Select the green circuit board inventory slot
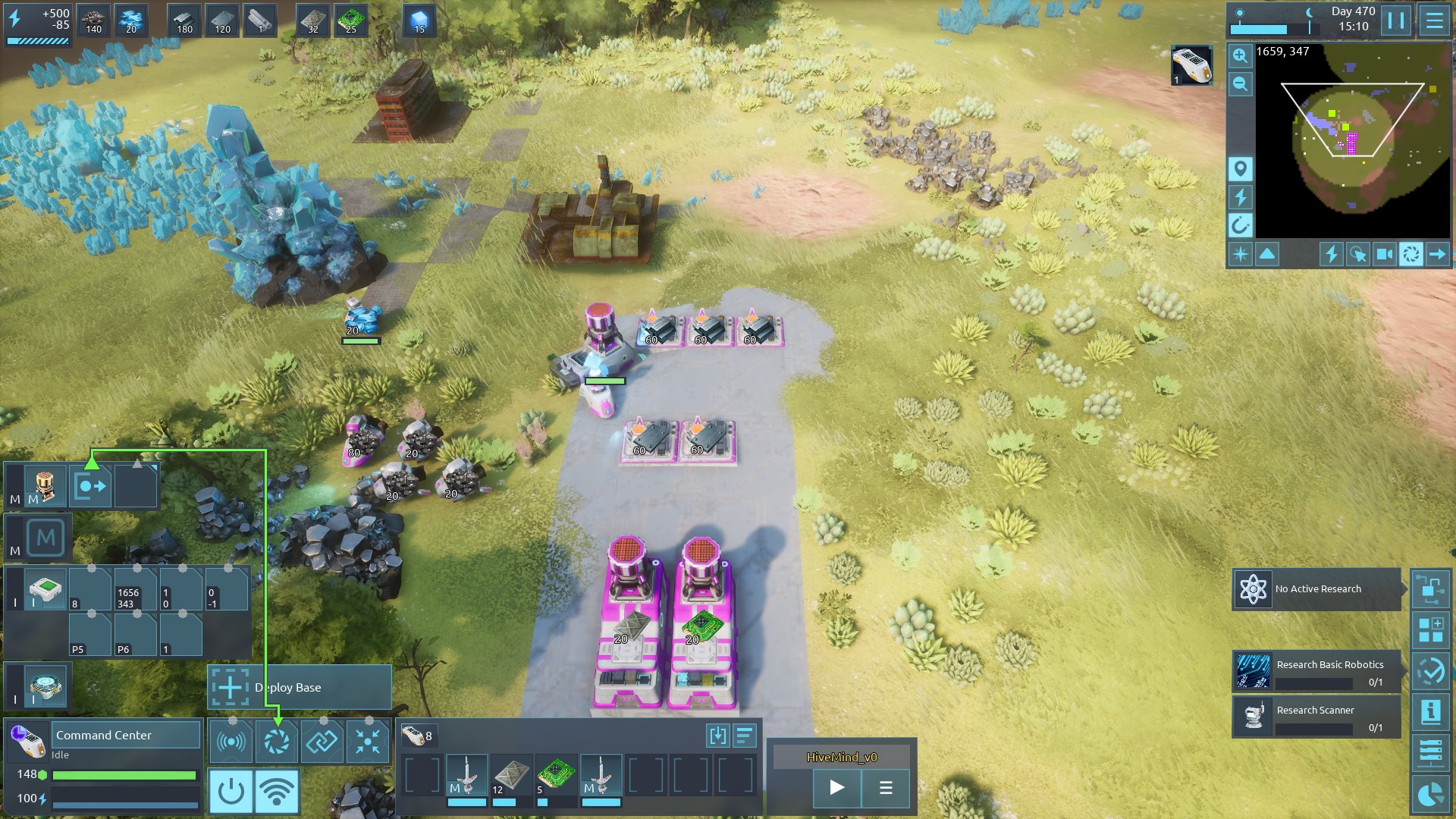 point(556,777)
